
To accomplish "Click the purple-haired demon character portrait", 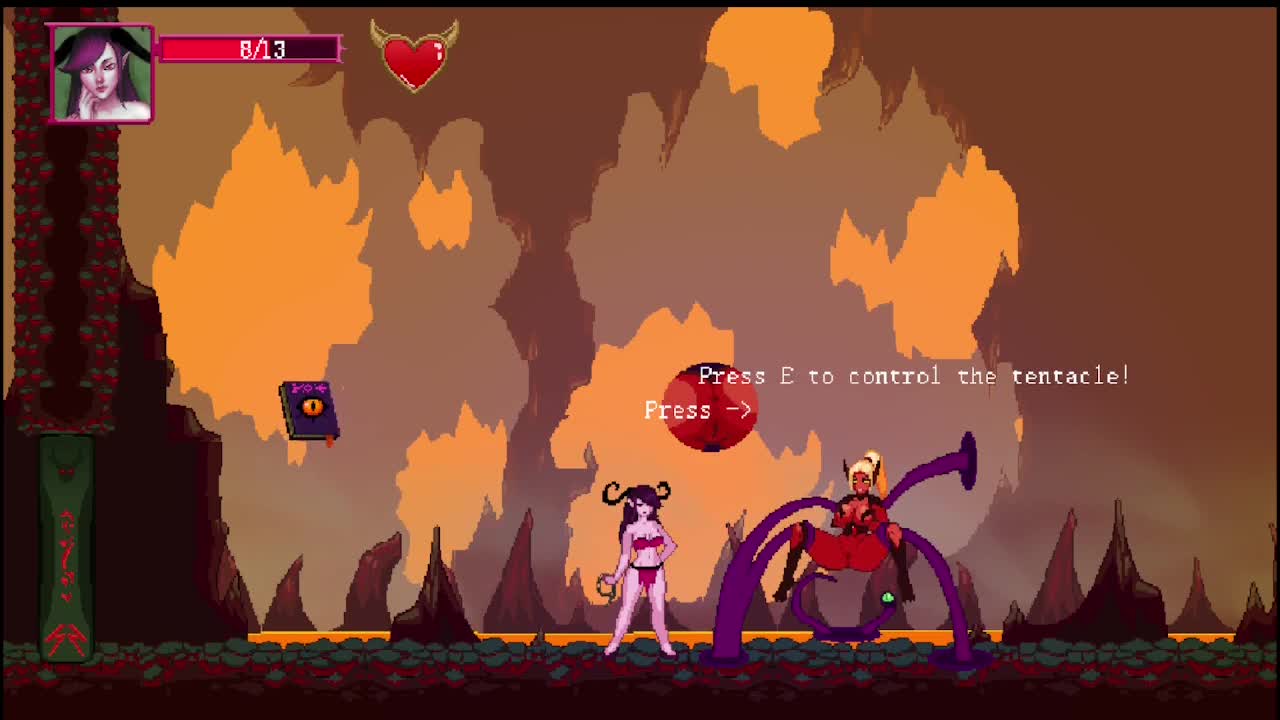I will (x=102, y=74).
